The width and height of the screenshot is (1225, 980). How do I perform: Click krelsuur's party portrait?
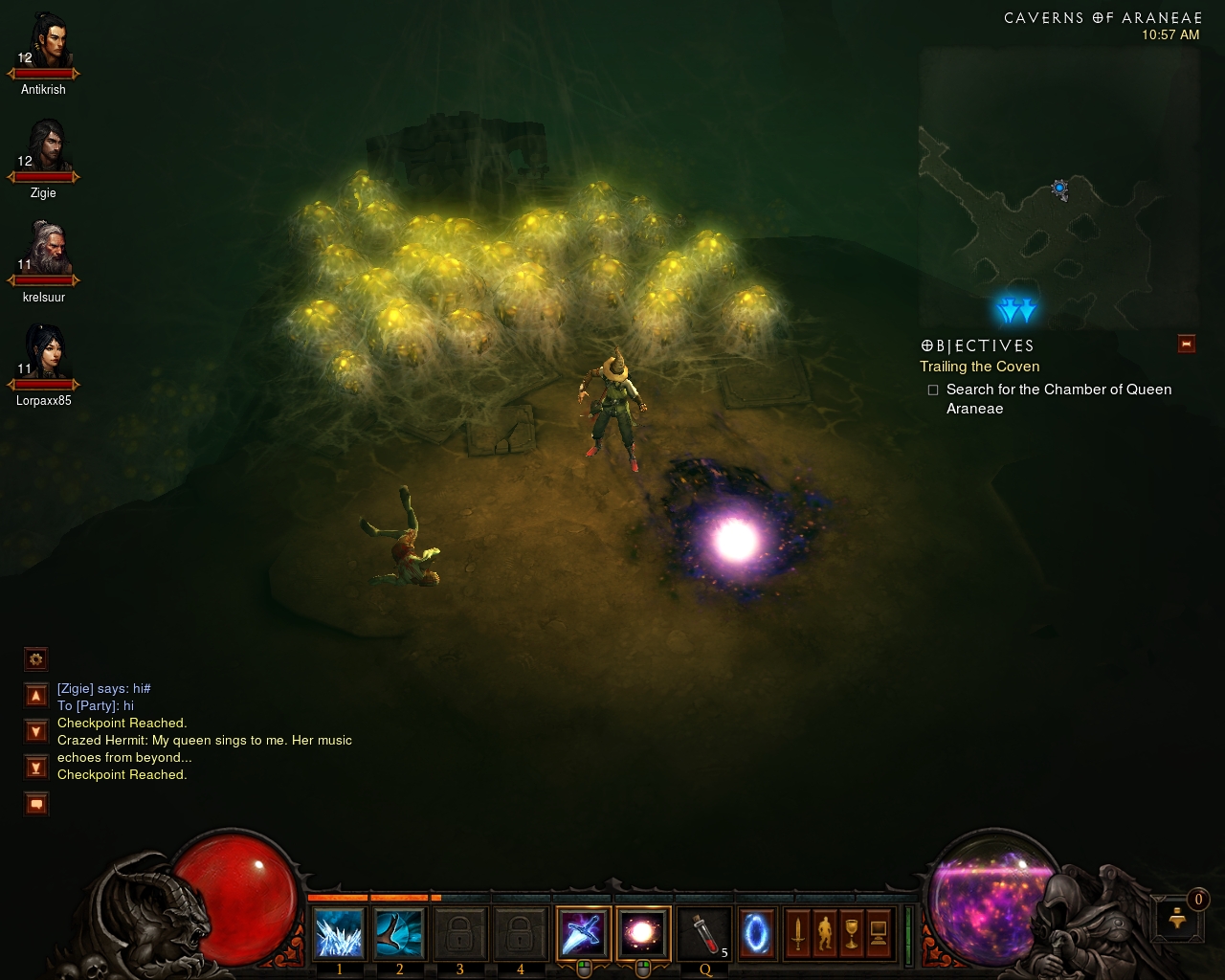click(x=45, y=250)
